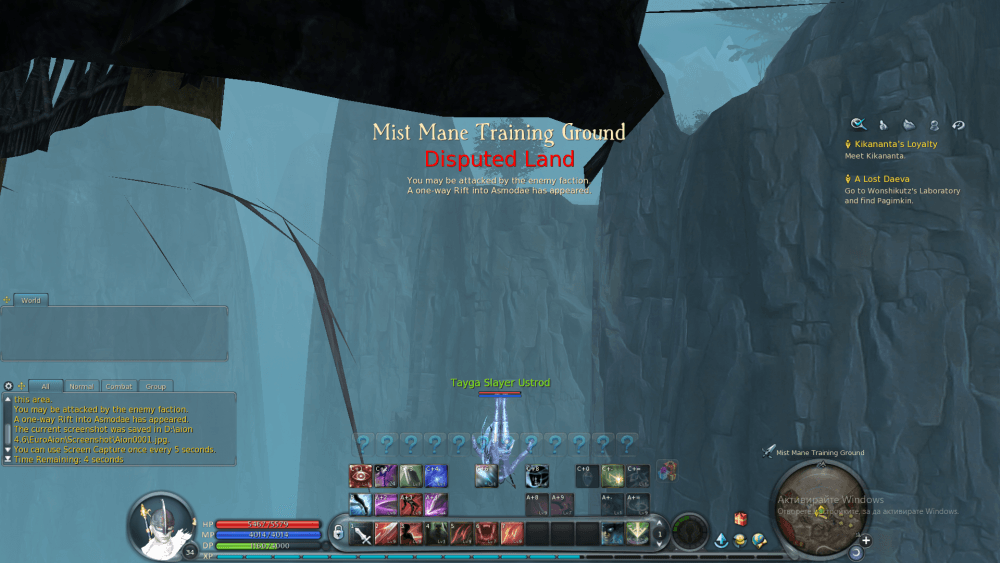Select the magnifier quest tracker icon
Image resolution: width=1000 pixels, height=563 pixels.
858,125
